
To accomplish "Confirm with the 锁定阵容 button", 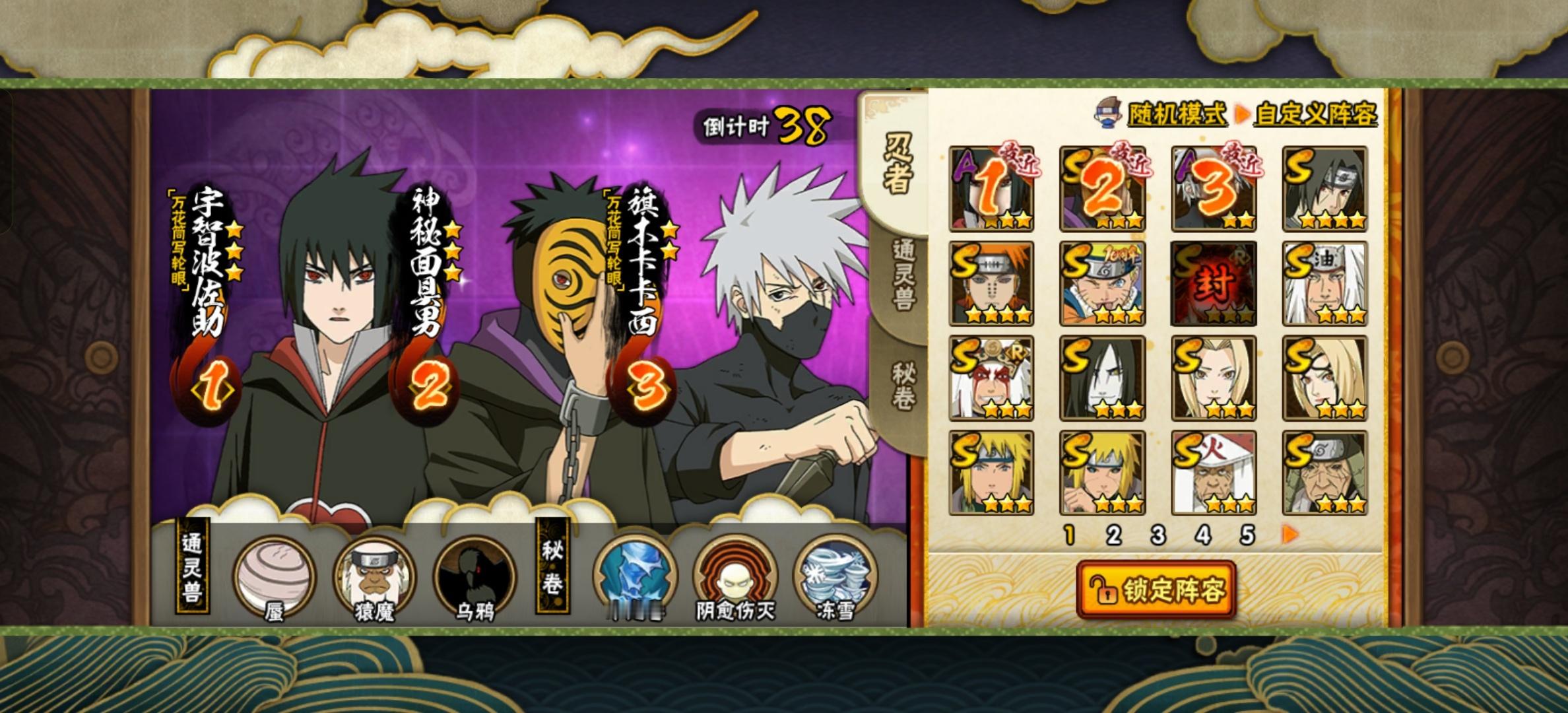I will click(1156, 590).
